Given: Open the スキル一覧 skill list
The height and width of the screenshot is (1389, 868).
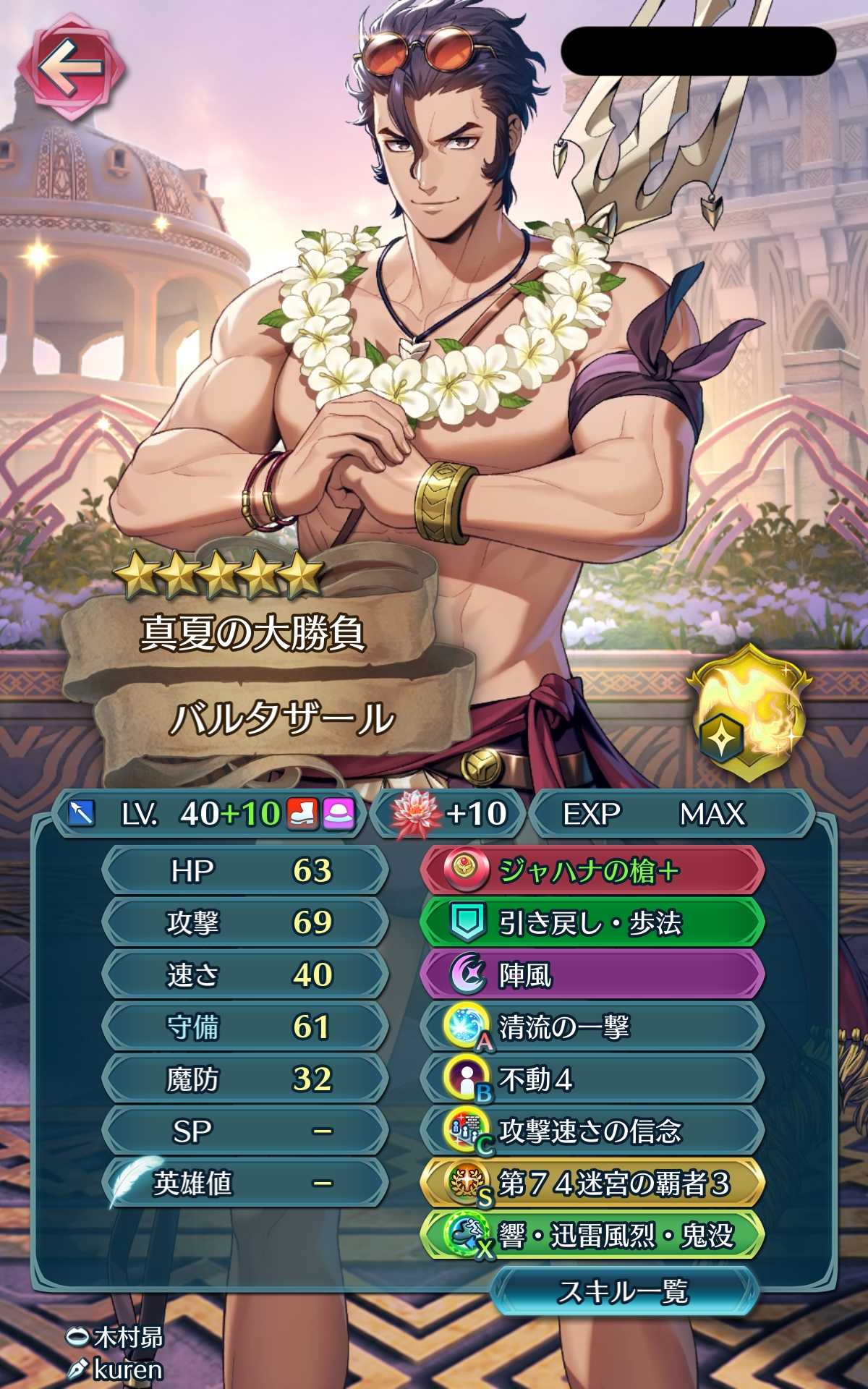Looking at the screenshot, I should [x=623, y=1291].
